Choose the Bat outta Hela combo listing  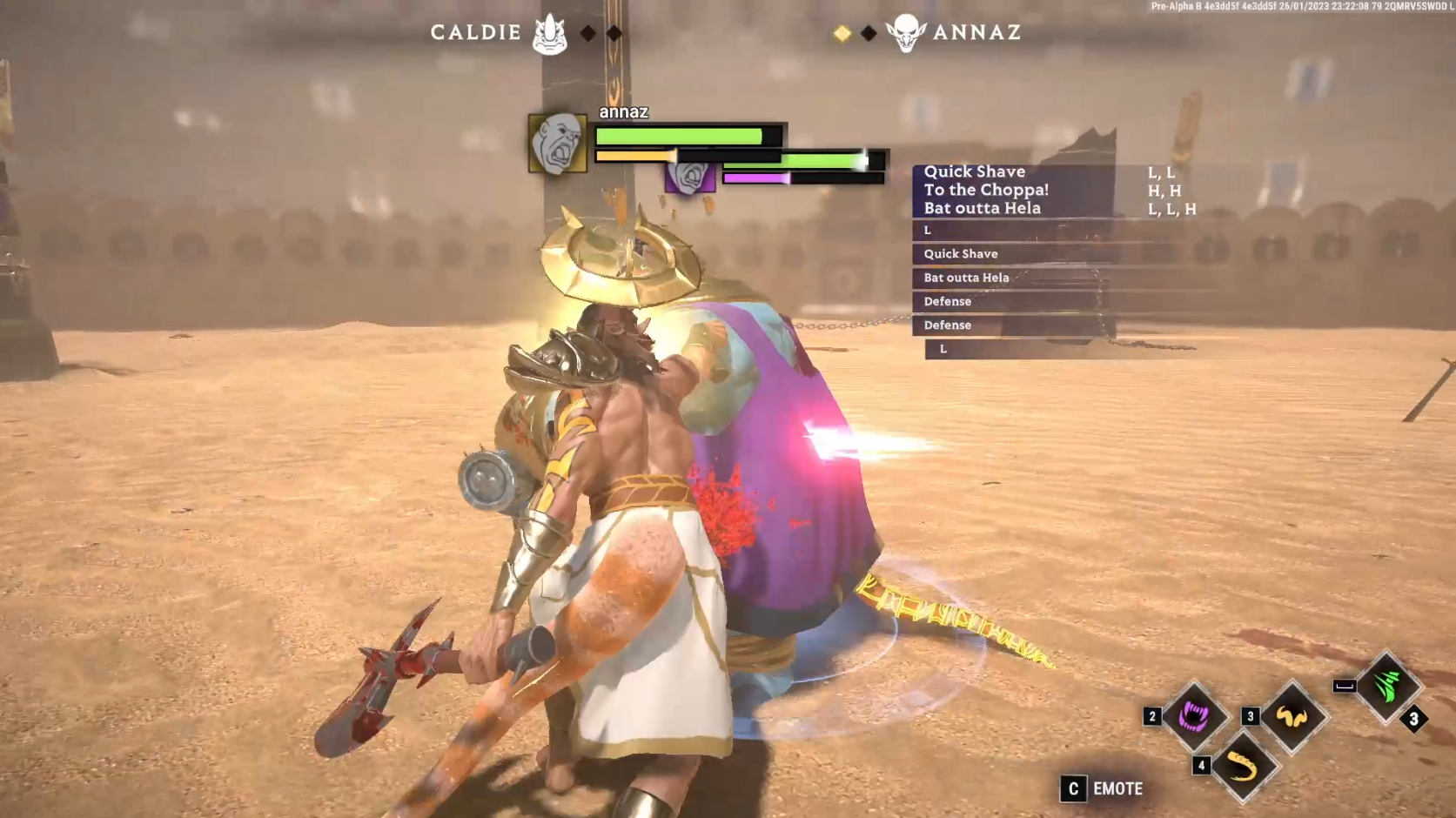click(x=982, y=208)
